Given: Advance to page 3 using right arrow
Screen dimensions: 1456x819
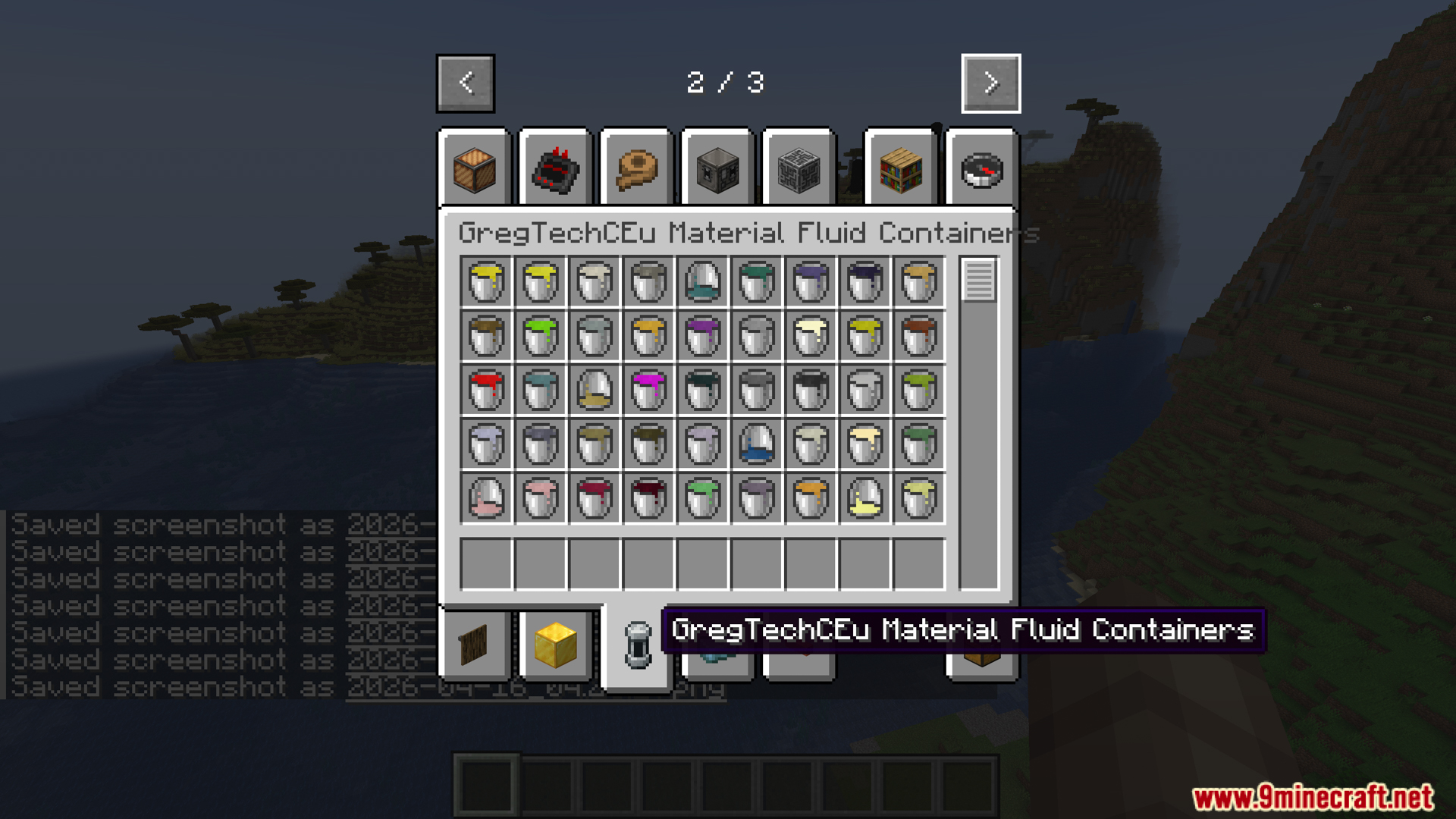Looking at the screenshot, I should pyautogui.click(x=990, y=83).
